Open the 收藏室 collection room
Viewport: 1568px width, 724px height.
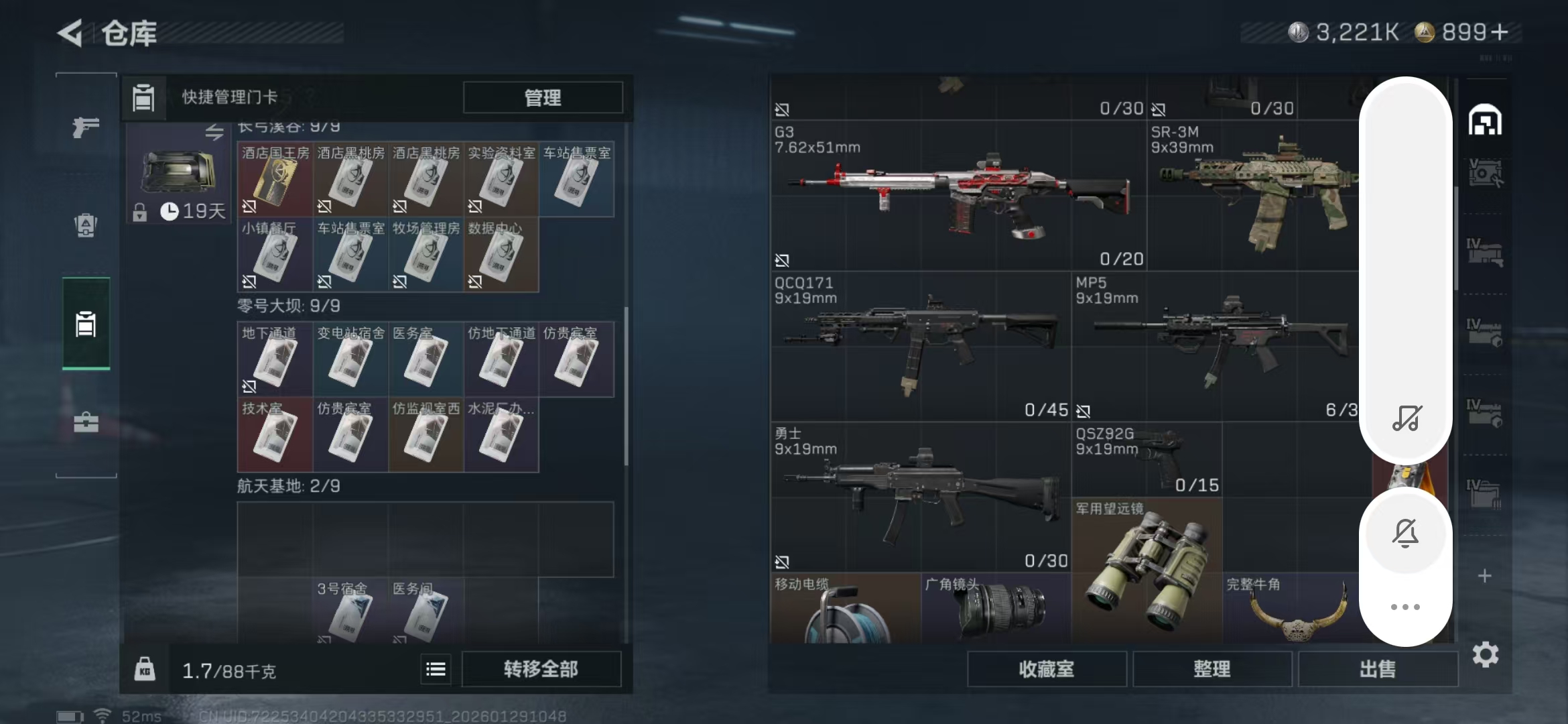(1046, 669)
